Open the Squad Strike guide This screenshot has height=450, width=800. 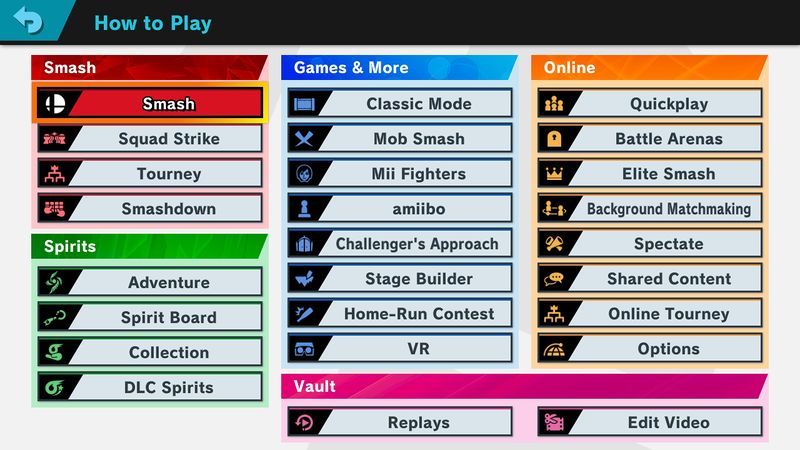coord(150,139)
